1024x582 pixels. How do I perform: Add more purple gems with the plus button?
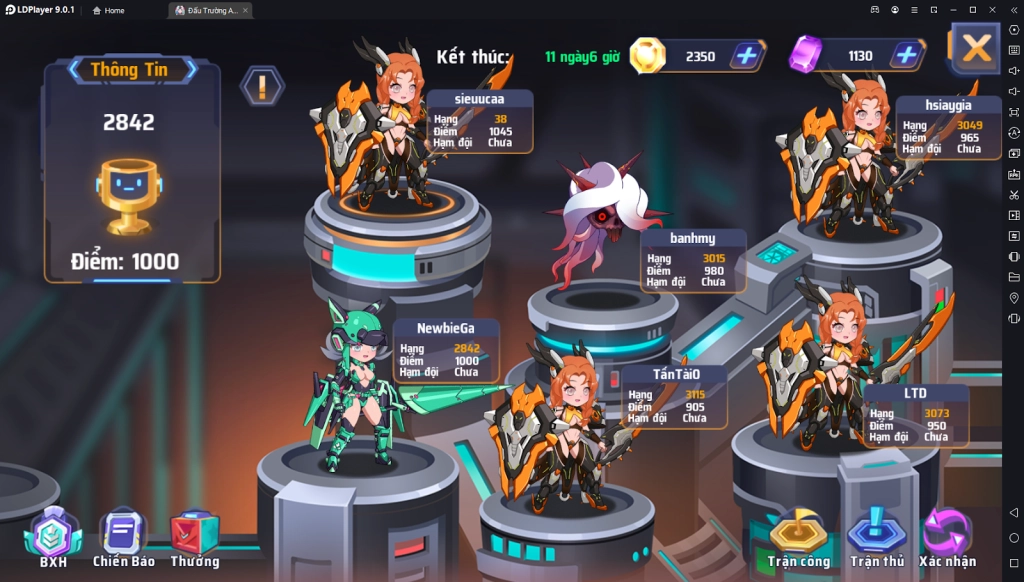coord(906,56)
